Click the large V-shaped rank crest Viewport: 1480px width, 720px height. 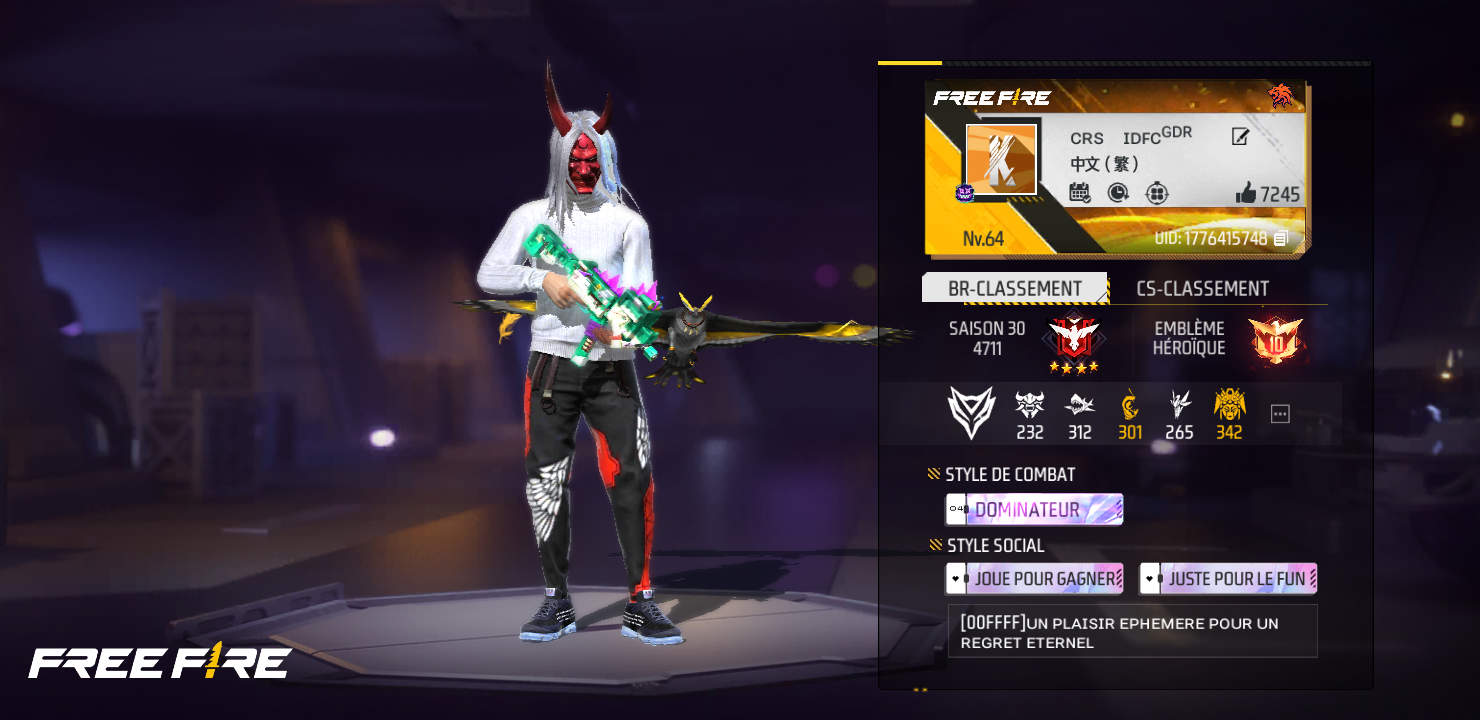pyautogui.click(x=971, y=412)
